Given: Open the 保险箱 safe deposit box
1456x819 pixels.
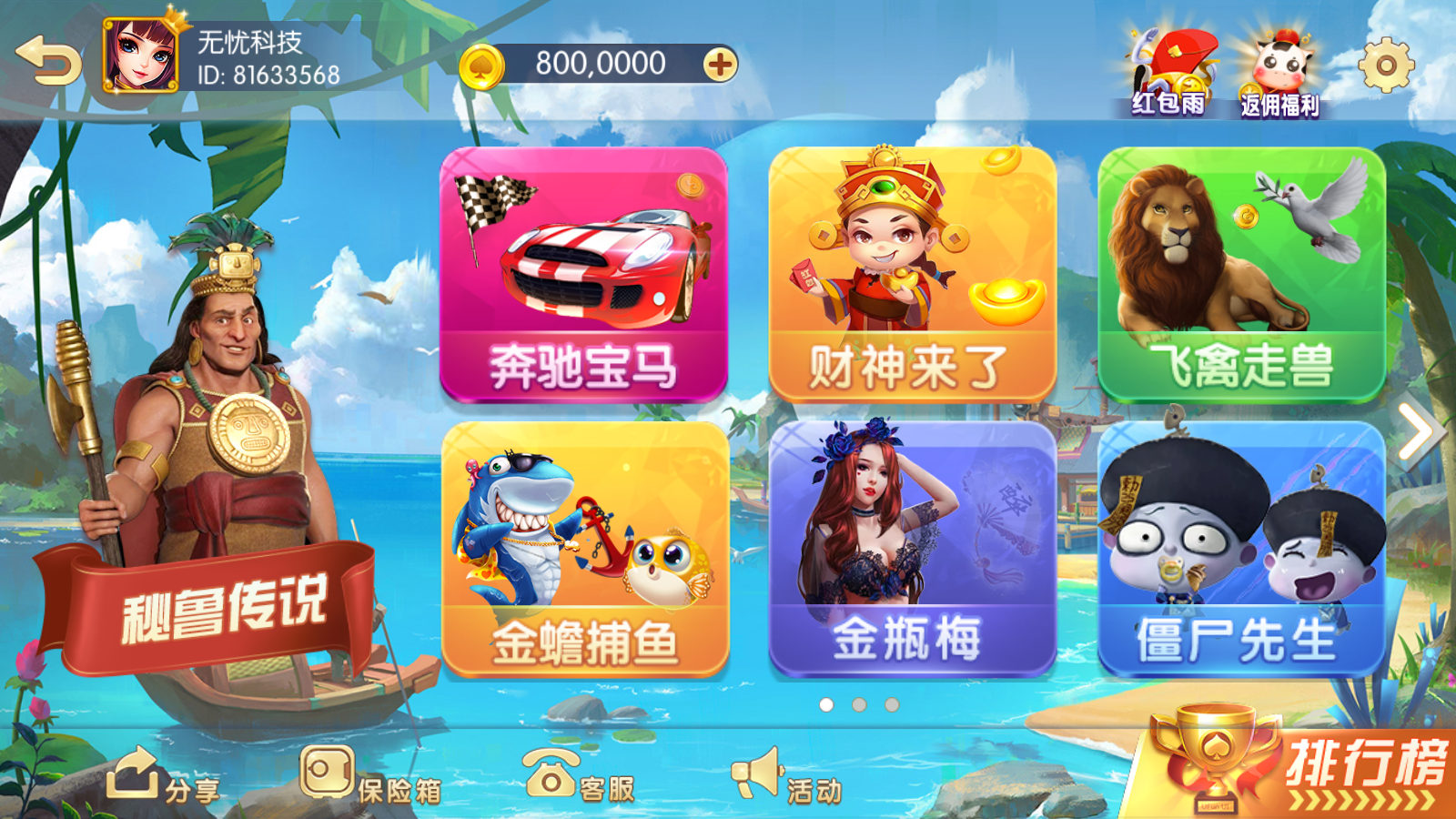Looking at the screenshot, I should point(373,781).
